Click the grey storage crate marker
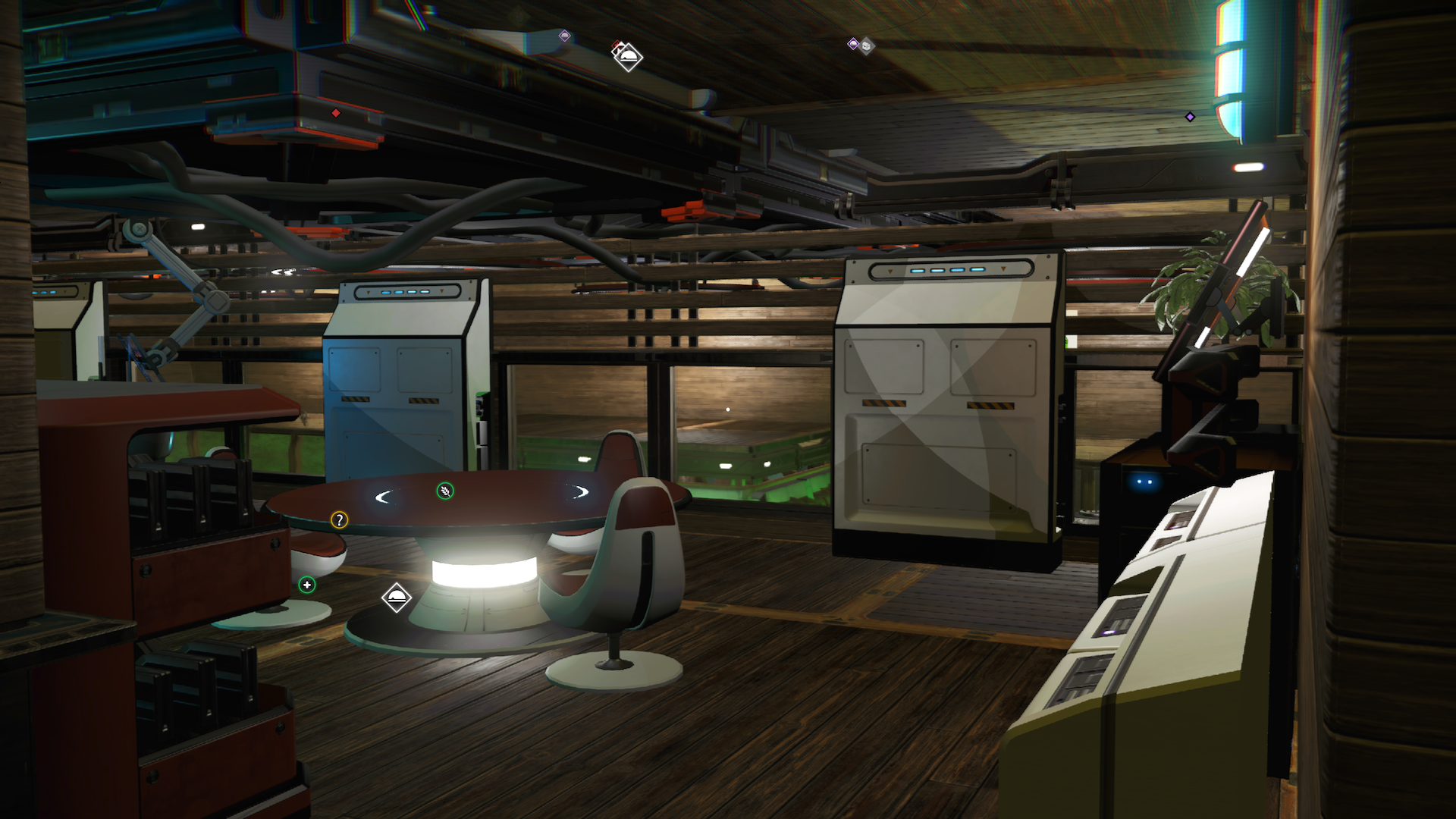Image resolution: width=1456 pixels, height=819 pixels. coord(866,46)
